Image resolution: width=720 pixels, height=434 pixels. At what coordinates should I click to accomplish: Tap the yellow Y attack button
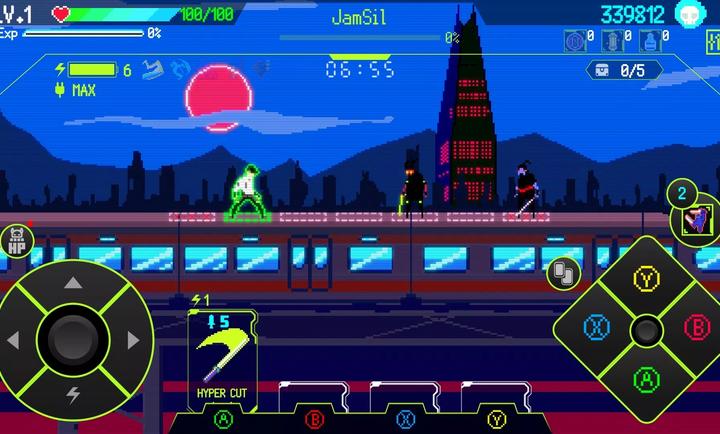click(647, 278)
